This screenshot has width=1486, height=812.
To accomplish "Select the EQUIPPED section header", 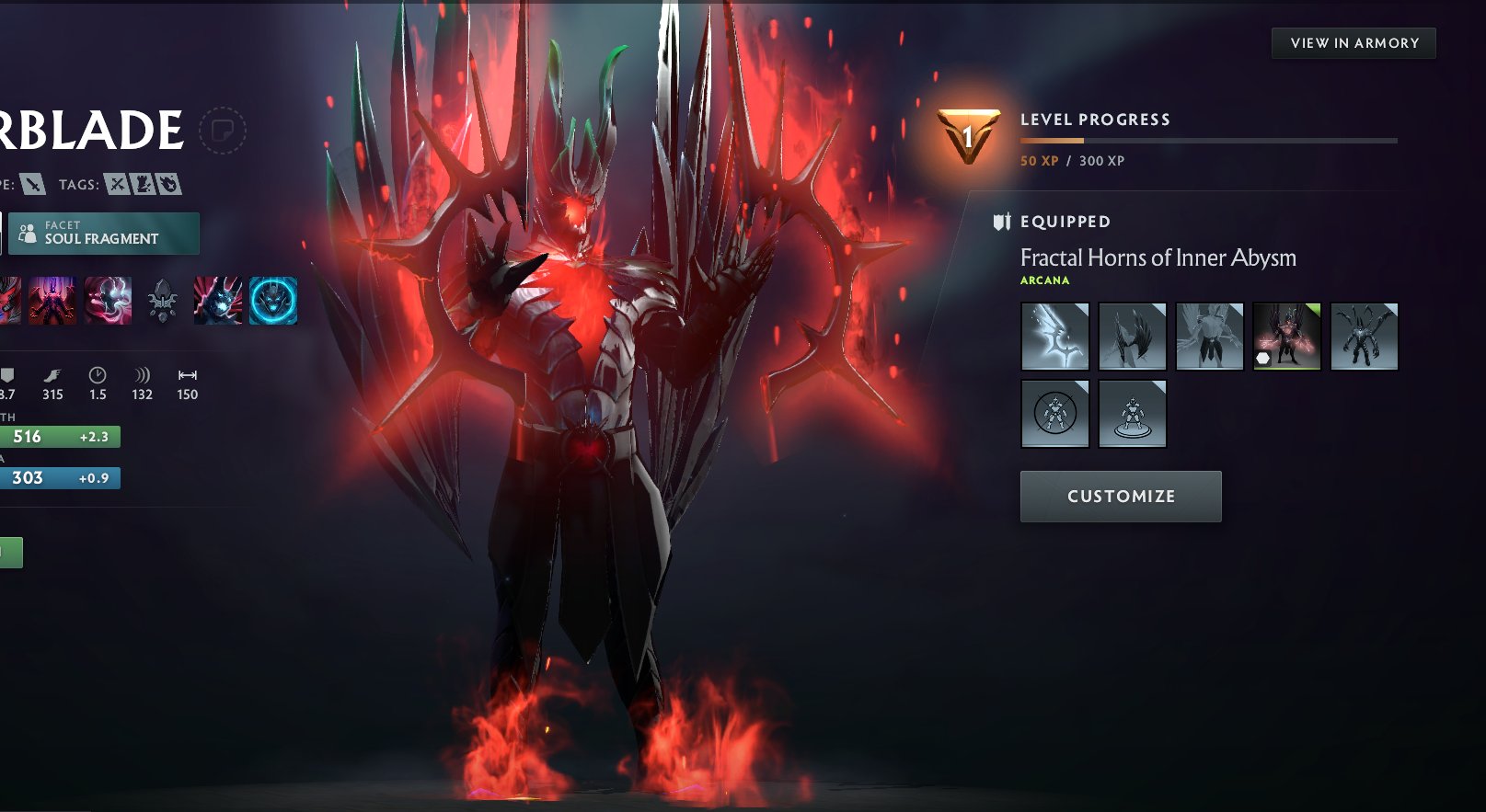I will [x=1064, y=221].
